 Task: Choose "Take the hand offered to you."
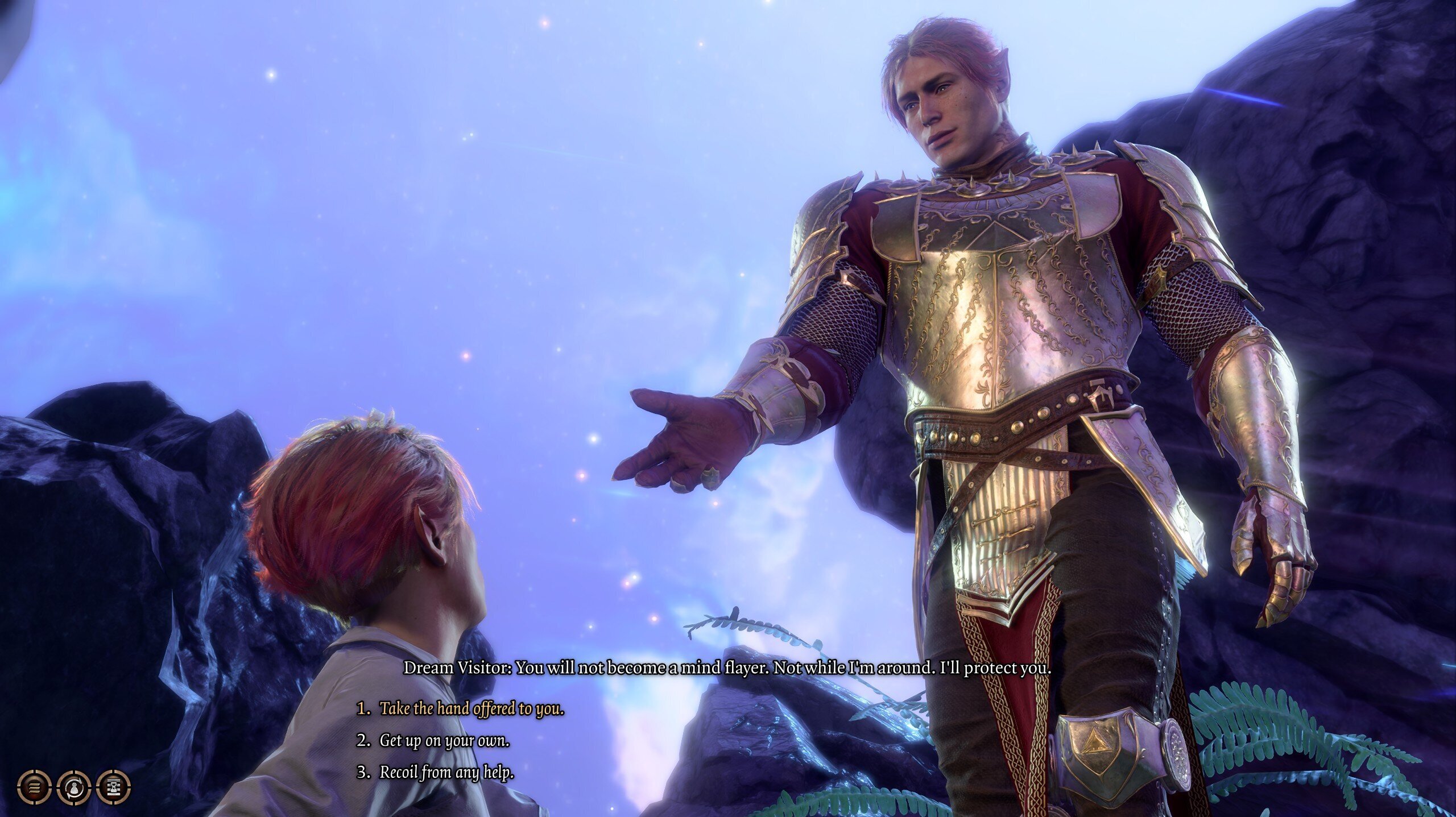(471, 709)
